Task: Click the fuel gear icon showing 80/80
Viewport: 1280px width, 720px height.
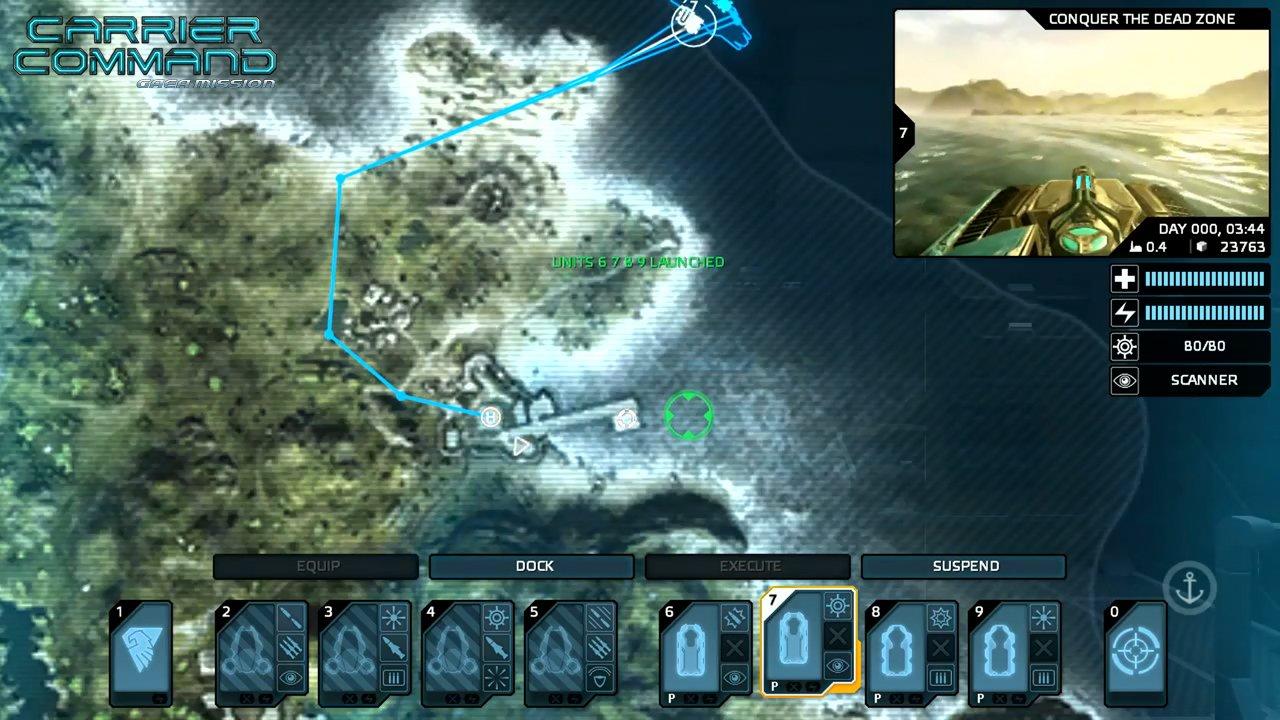Action: click(1124, 346)
